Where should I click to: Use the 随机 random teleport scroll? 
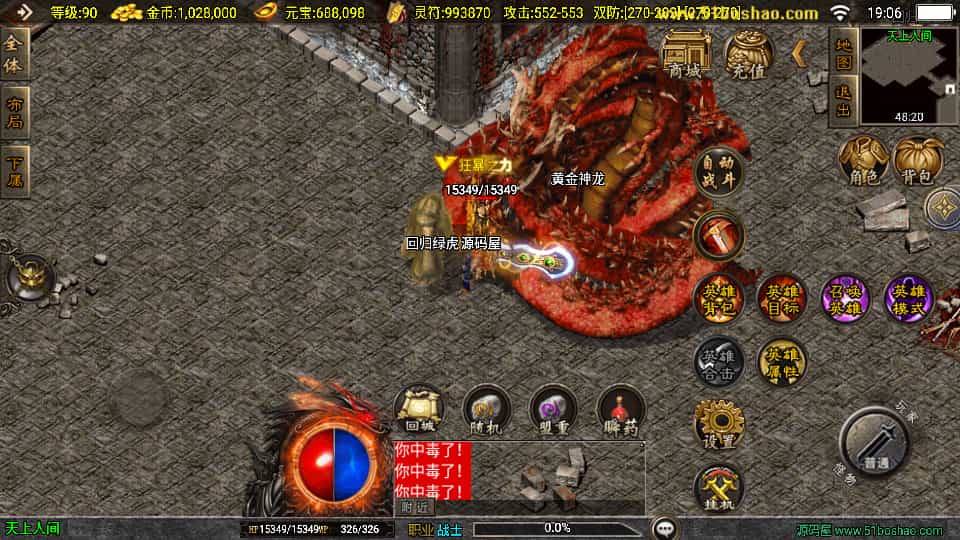click(486, 410)
